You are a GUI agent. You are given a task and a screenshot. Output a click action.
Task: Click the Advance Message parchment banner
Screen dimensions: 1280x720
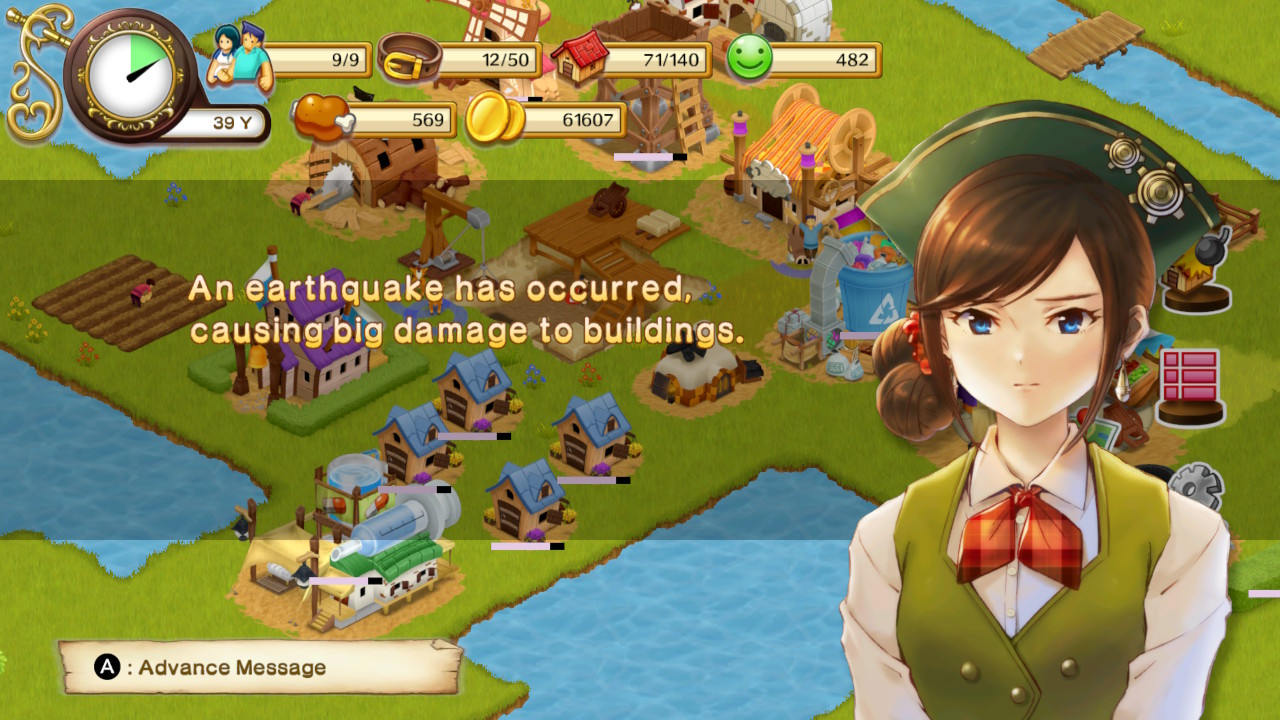(259, 667)
